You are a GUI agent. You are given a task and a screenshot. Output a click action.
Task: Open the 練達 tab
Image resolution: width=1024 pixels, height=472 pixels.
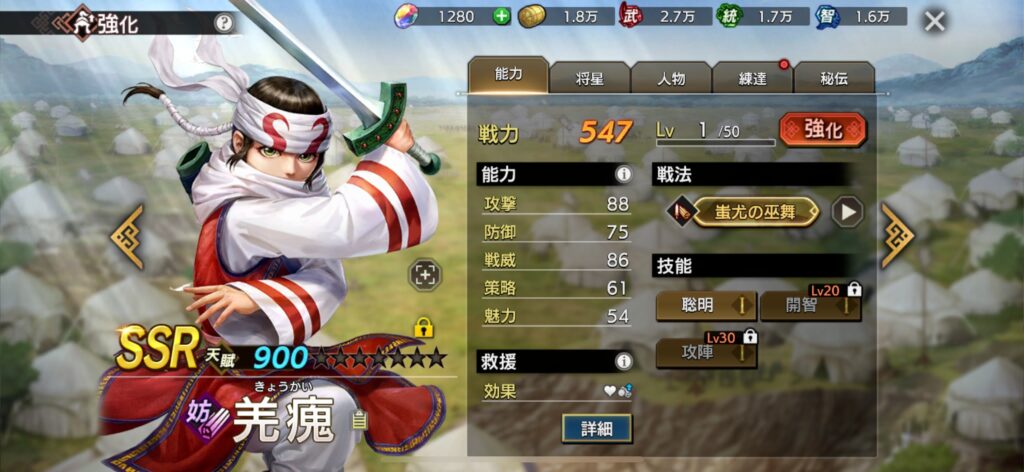tap(752, 78)
